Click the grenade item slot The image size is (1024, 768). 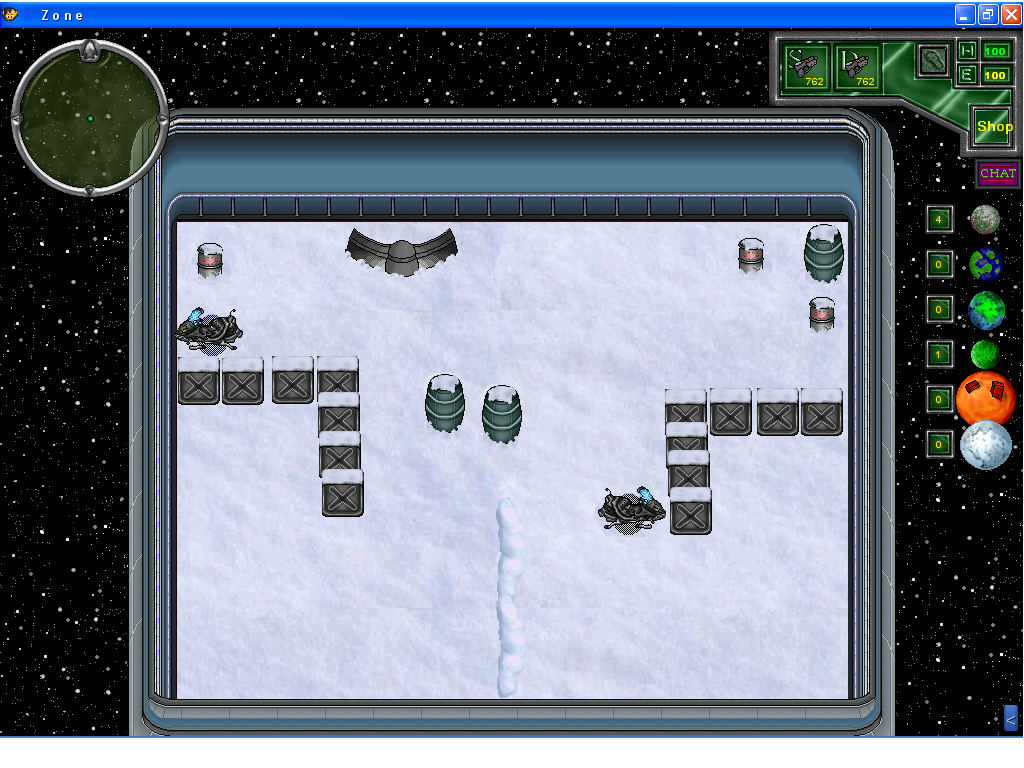pos(933,59)
